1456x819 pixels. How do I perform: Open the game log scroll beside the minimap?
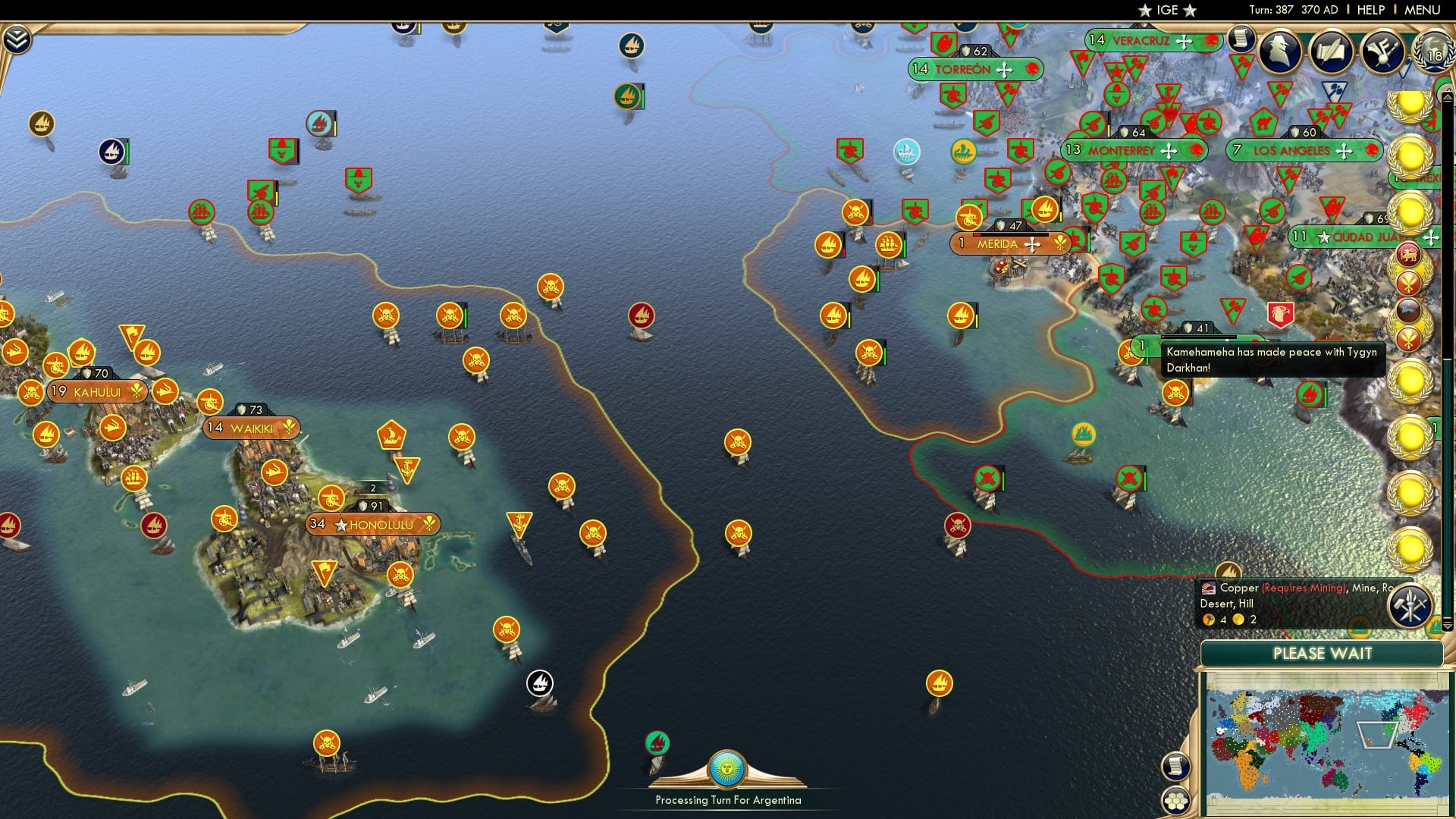click(1176, 767)
